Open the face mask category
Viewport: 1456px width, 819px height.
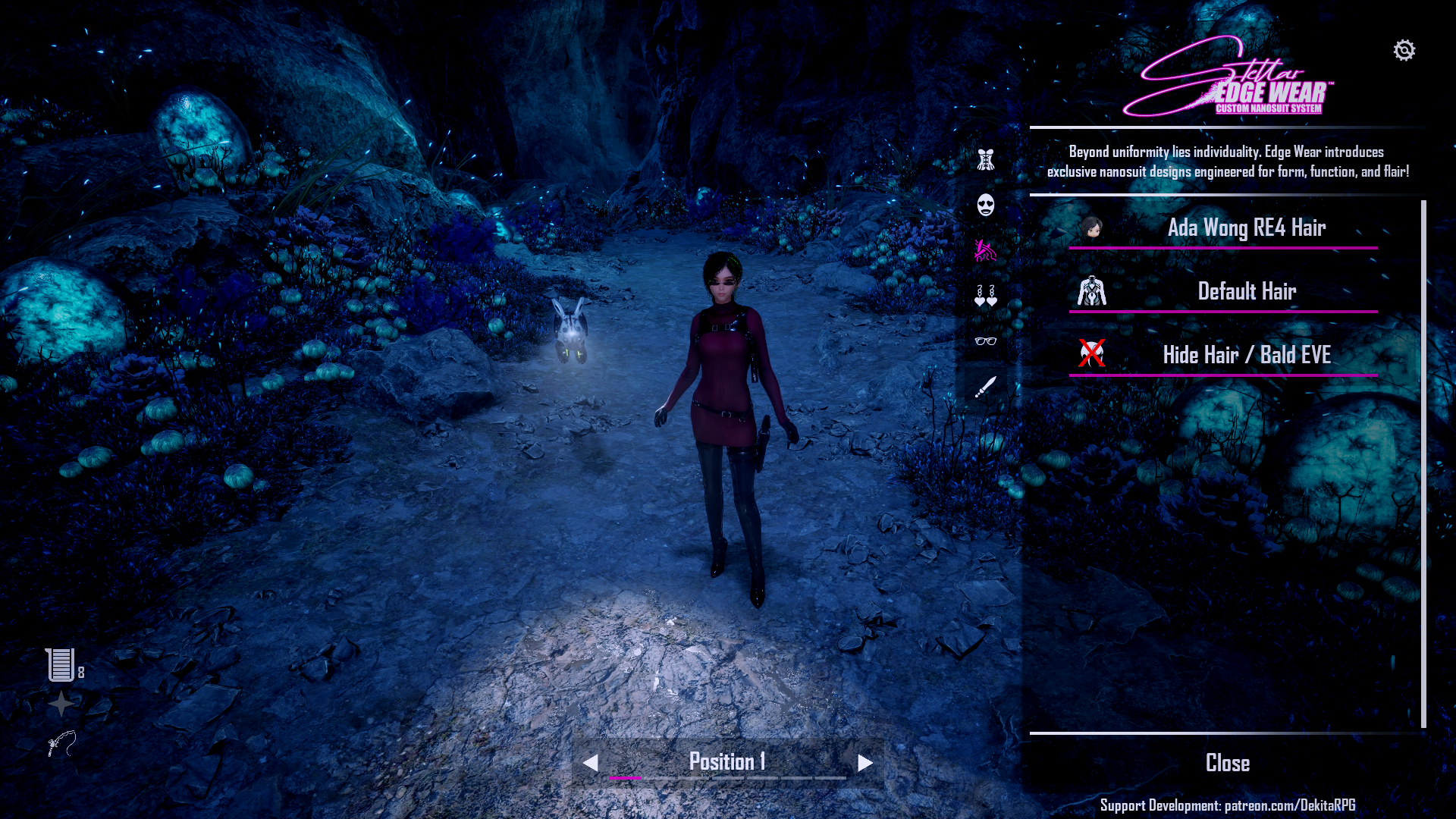(x=985, y=205)
